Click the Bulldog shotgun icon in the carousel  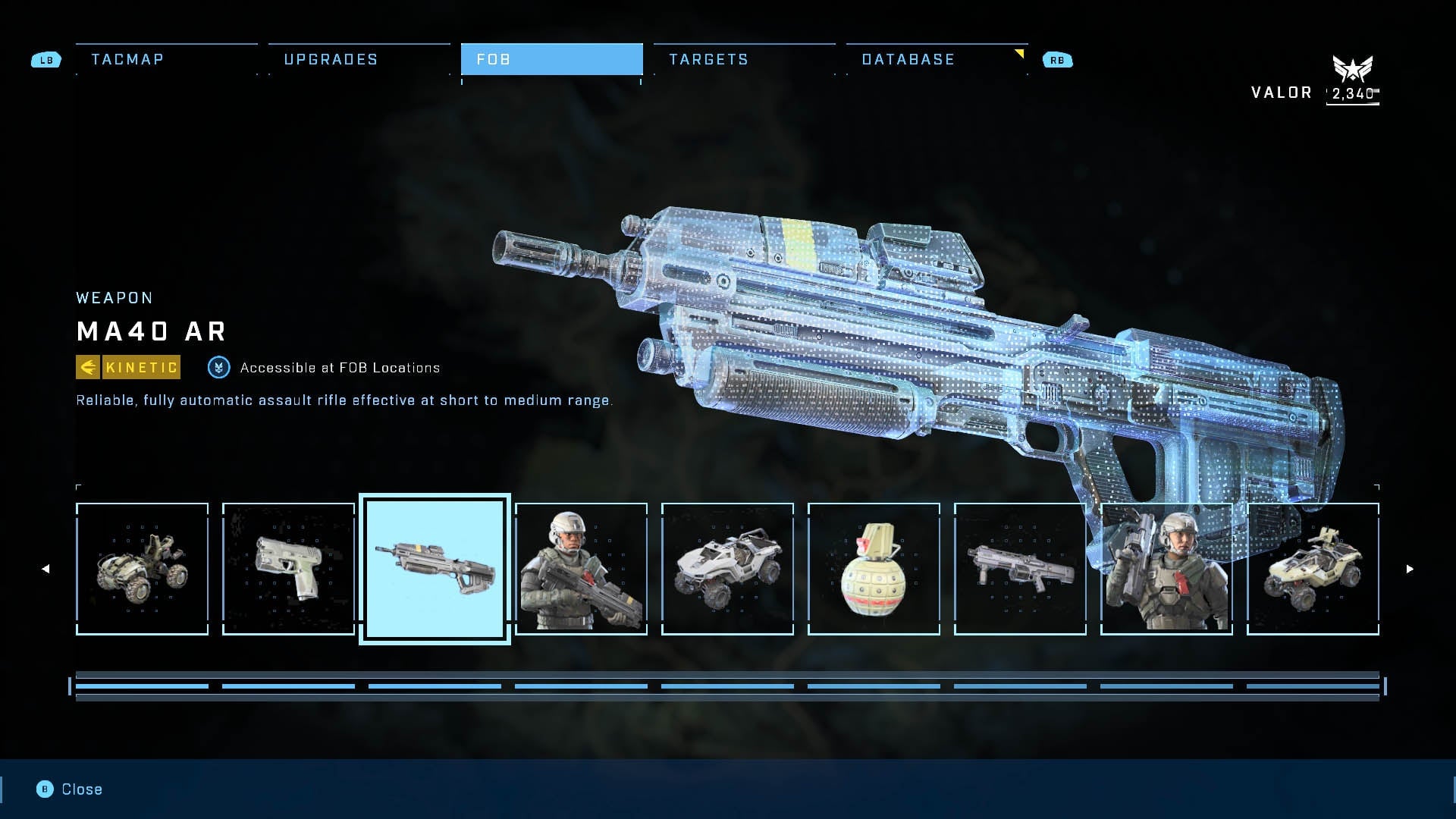click(1019, 569)
